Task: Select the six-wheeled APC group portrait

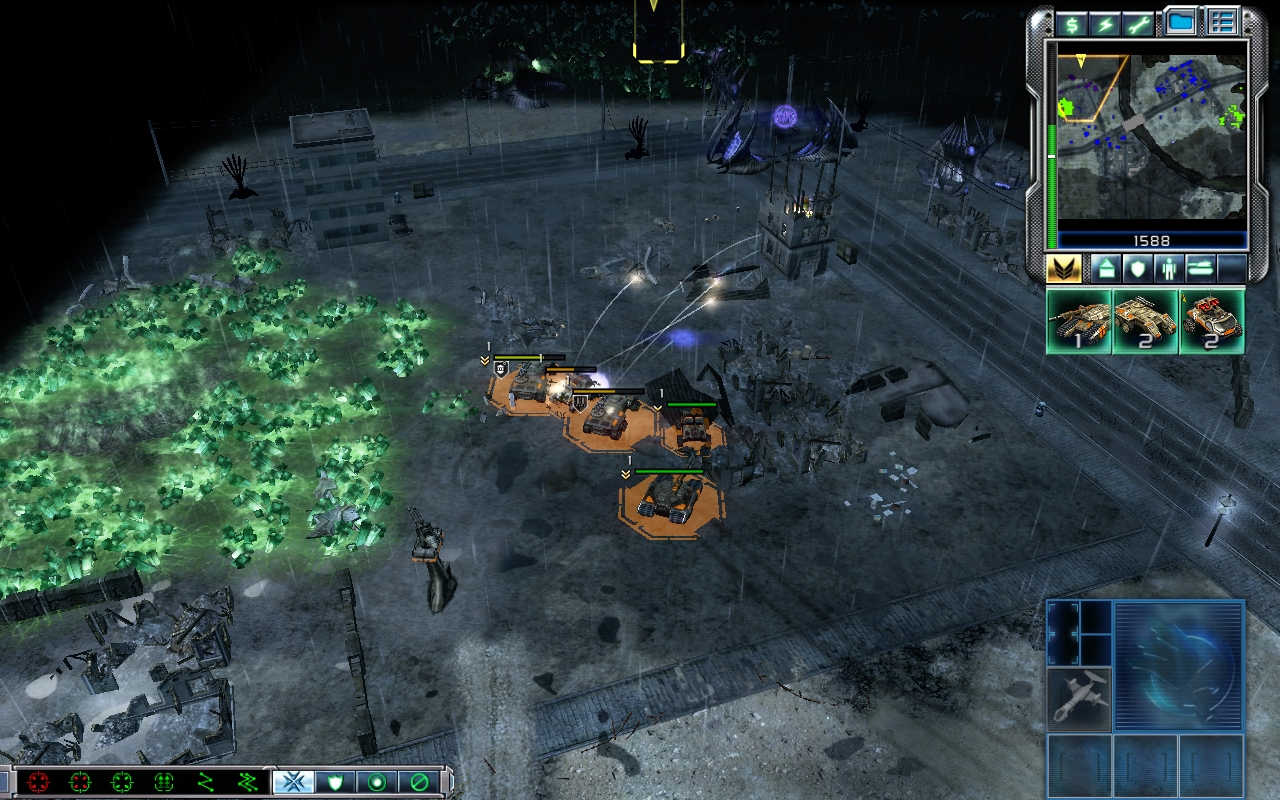Action: (1145, 321)
